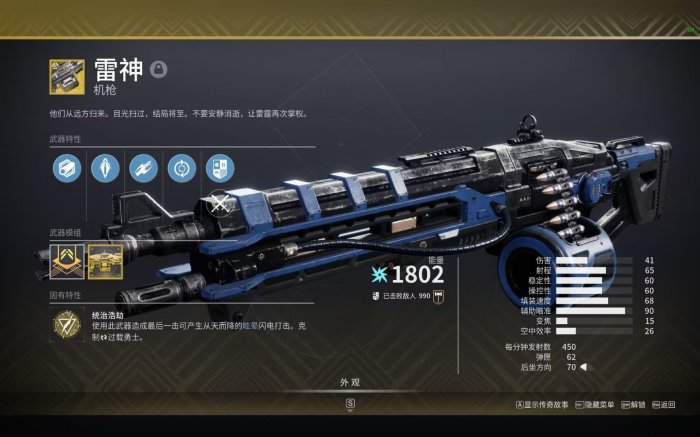The height and width of the screenshot is (437, 700).
Task: Unlock the weapon with 解锁
Action: [x=634, y=405]
